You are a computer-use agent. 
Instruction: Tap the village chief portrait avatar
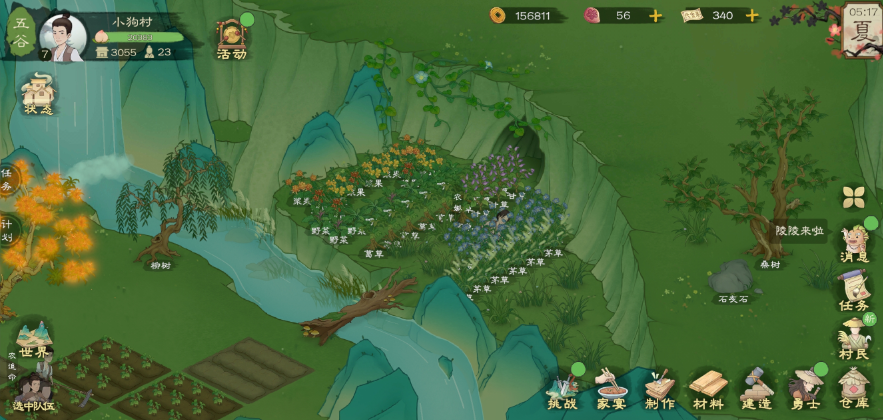coord(62,37)
